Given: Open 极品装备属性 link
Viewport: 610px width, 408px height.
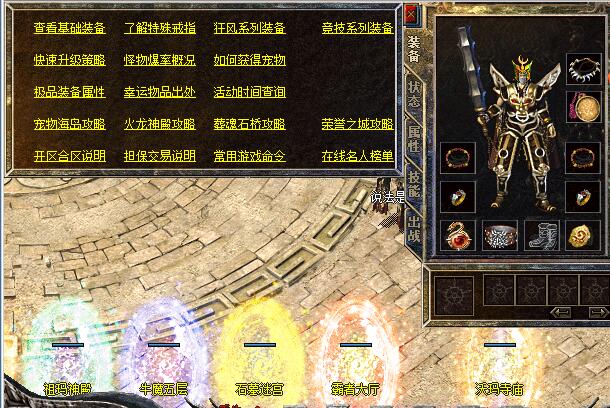Looking at the screenshot, I should 69,92.
